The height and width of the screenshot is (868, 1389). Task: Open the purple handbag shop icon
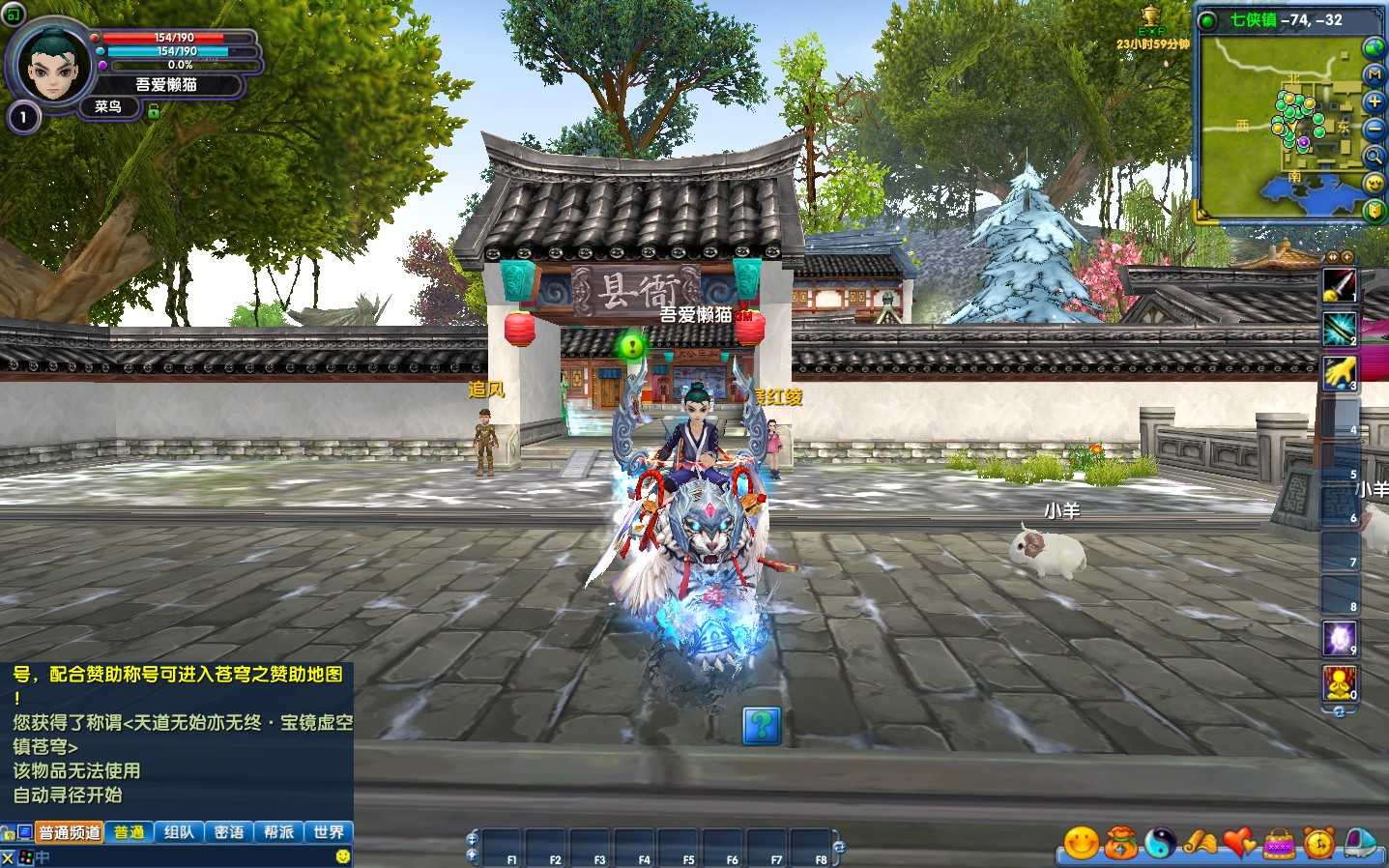pos(1280,843)
